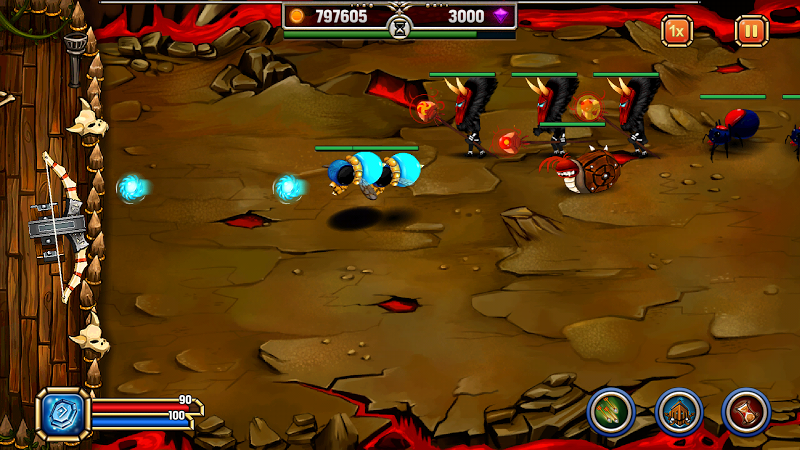
Task: Use the wooden barricade skill
Action: (678, 411)
